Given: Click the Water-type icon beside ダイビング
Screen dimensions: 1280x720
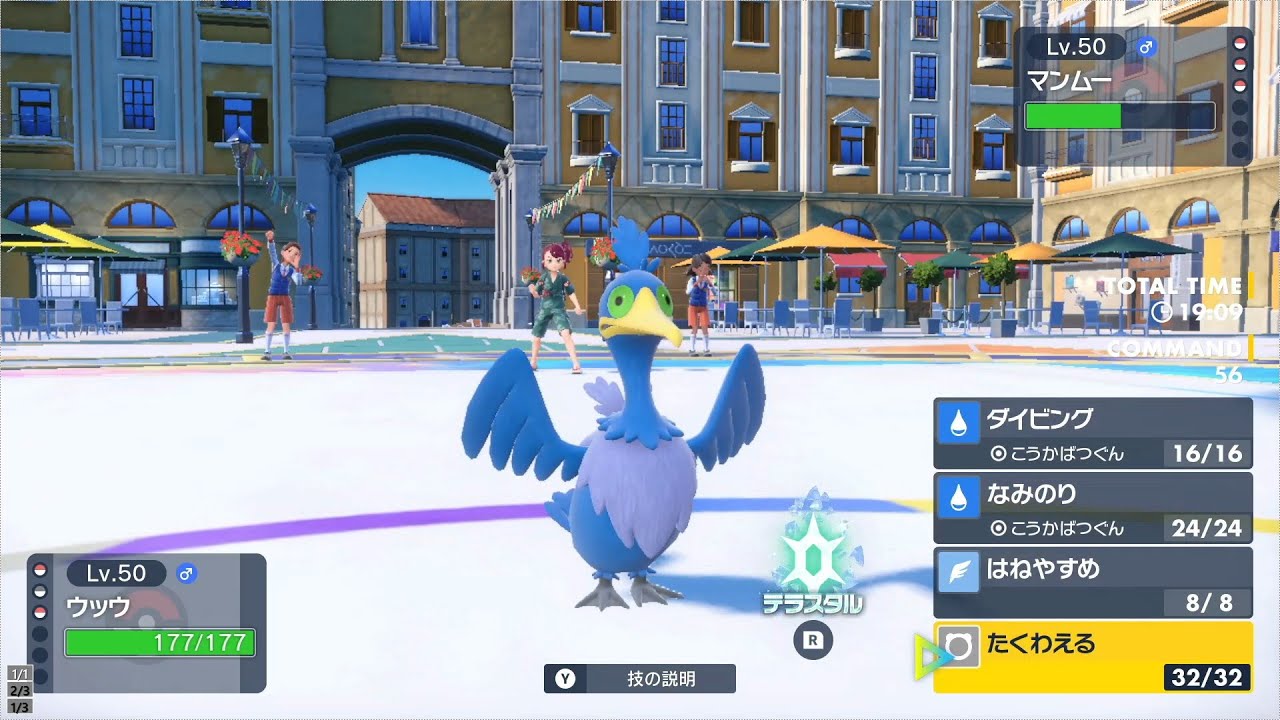Looking at the screenshot, I should point(958,421).
